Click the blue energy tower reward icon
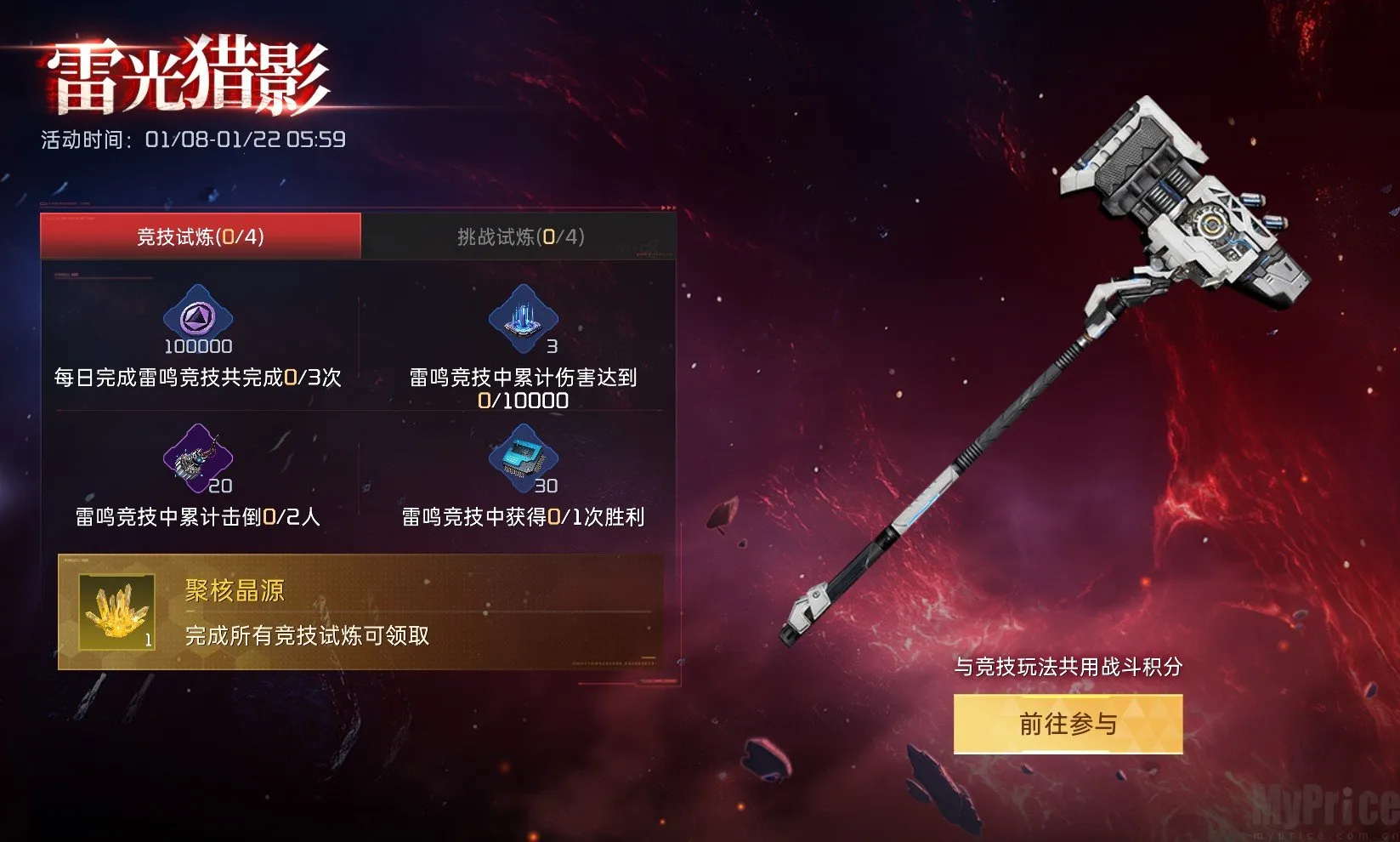1400x842 pixels. [x=521, y=319]
